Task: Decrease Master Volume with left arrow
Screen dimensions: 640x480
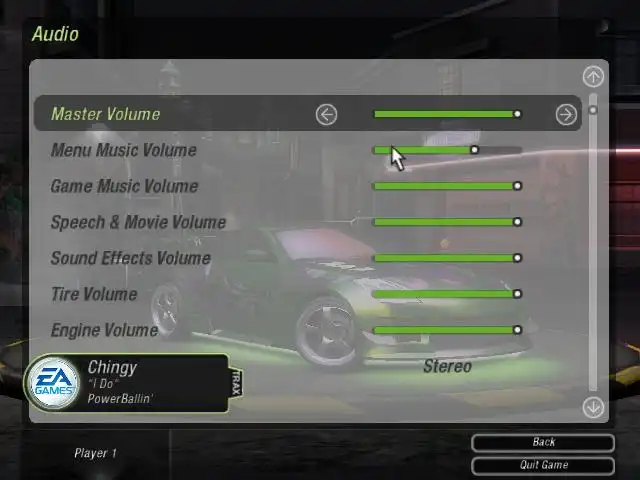Action: (326, 114)
